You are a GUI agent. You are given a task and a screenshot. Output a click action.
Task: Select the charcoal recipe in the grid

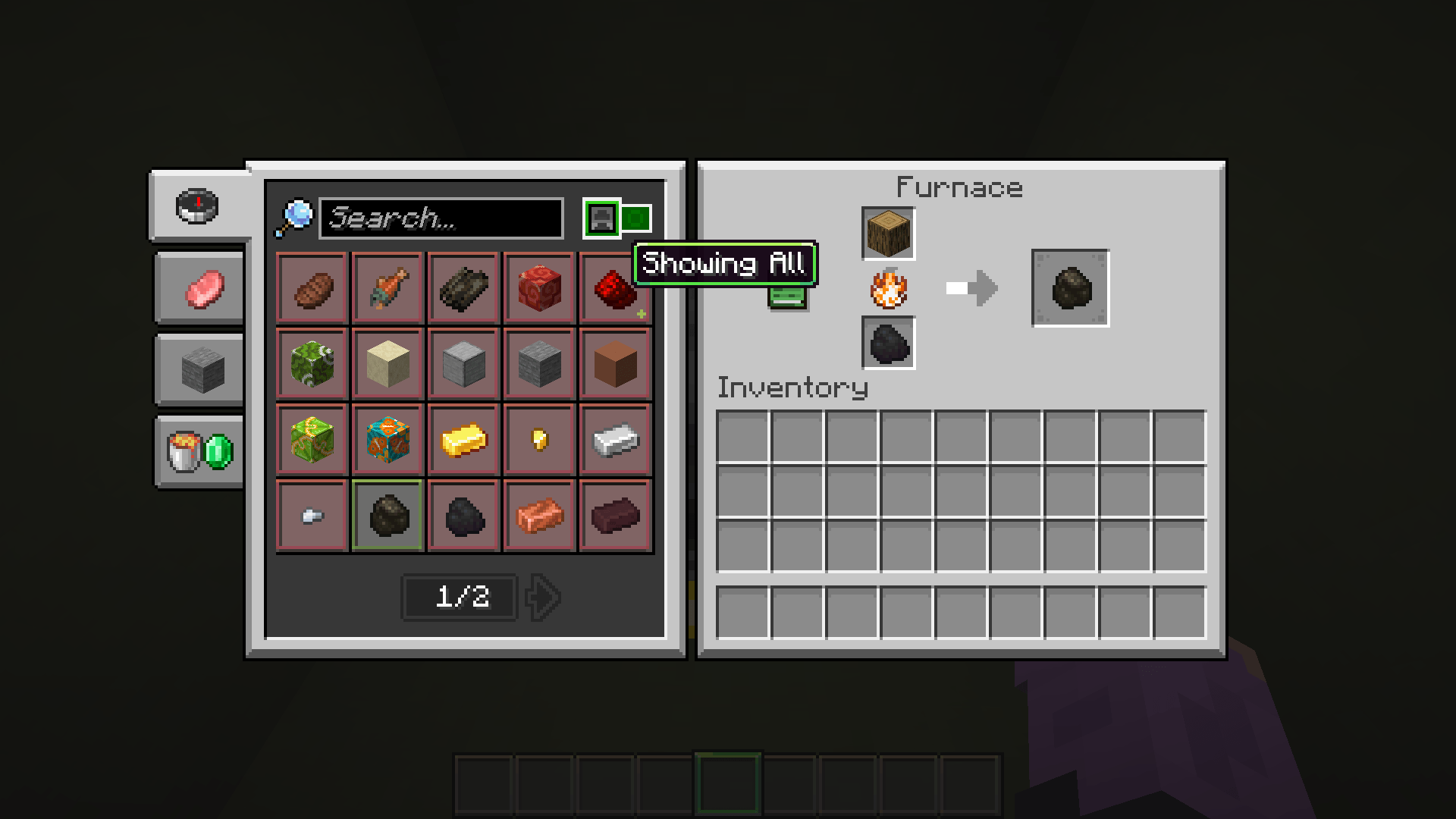tap(387, 516)
